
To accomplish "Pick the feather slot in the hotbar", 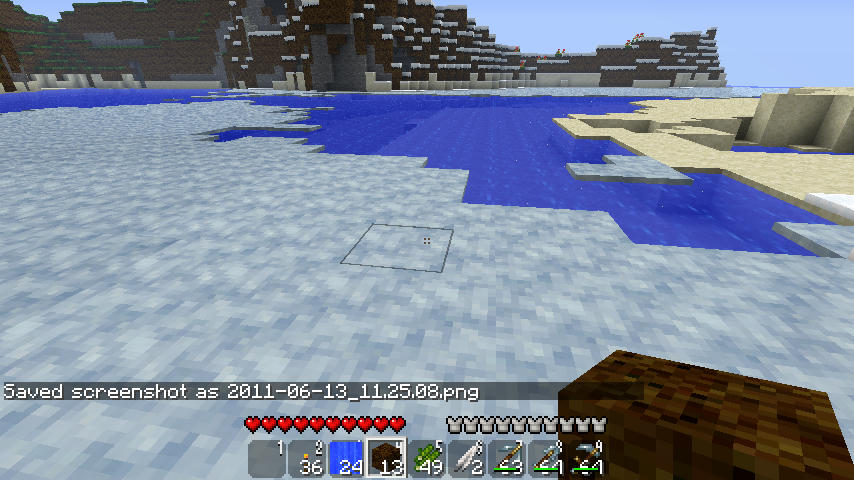I will coord(467,459).
